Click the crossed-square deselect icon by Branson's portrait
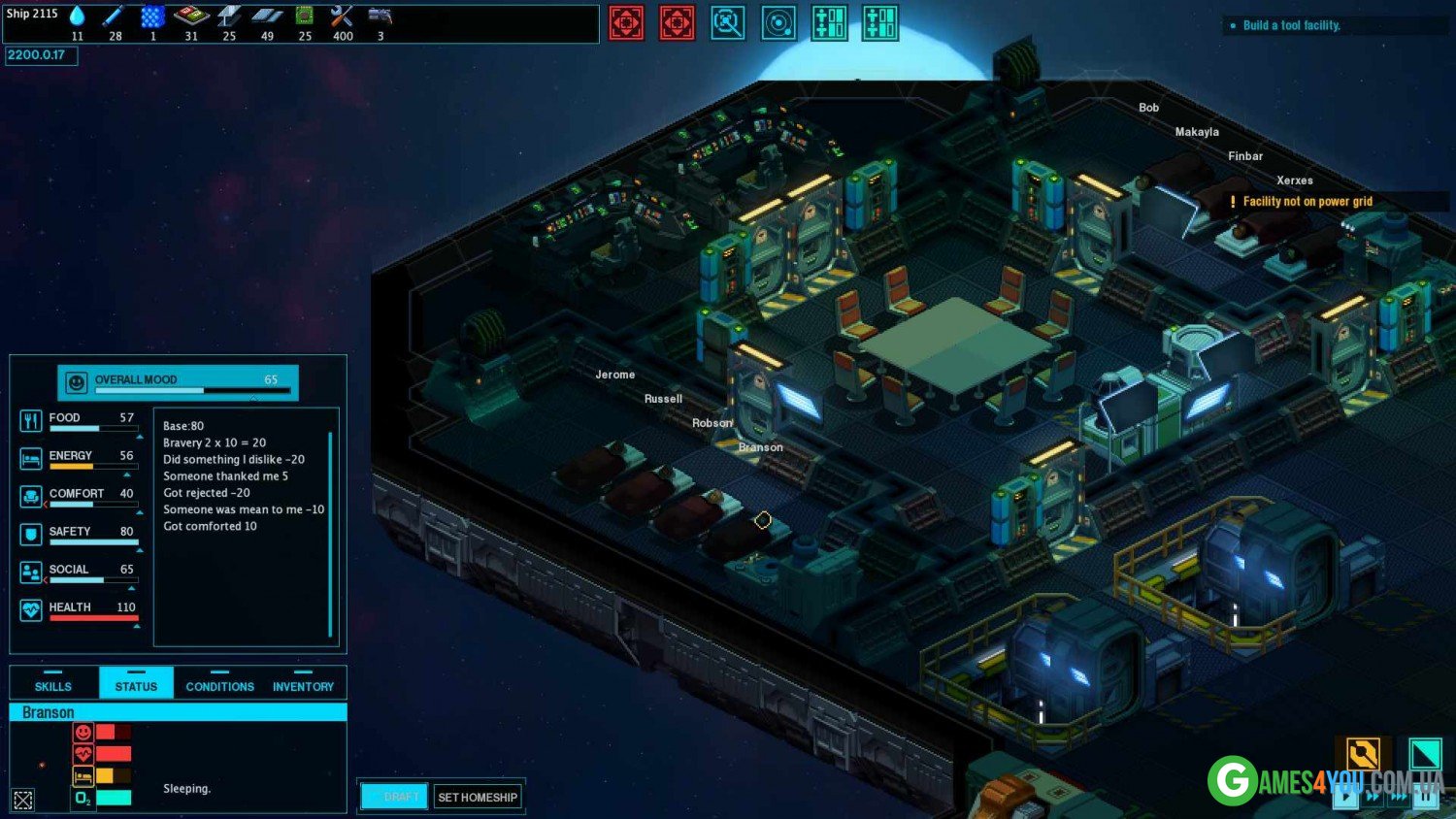Screen dimensions: 1456x819 (23, 800)
